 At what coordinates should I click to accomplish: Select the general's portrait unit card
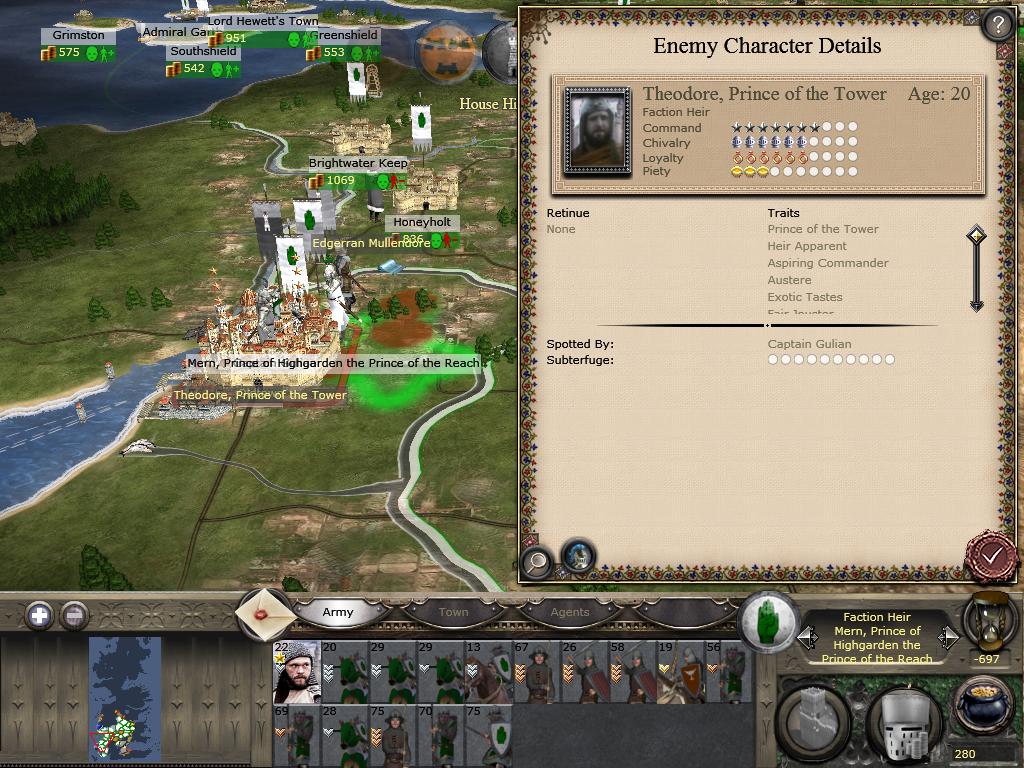click(297, 673)
